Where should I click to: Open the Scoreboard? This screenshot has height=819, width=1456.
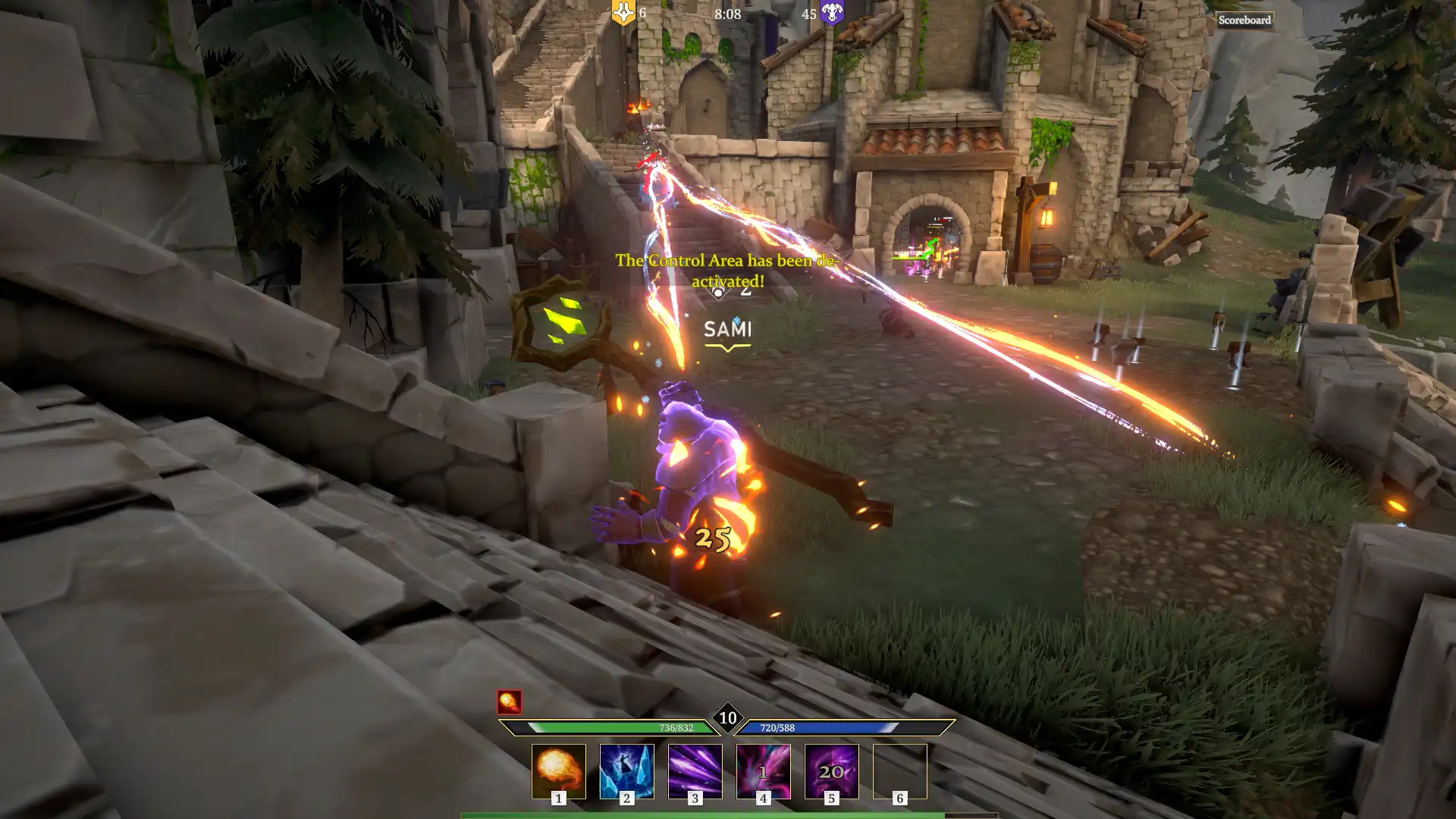click(x=1244, y=20)
